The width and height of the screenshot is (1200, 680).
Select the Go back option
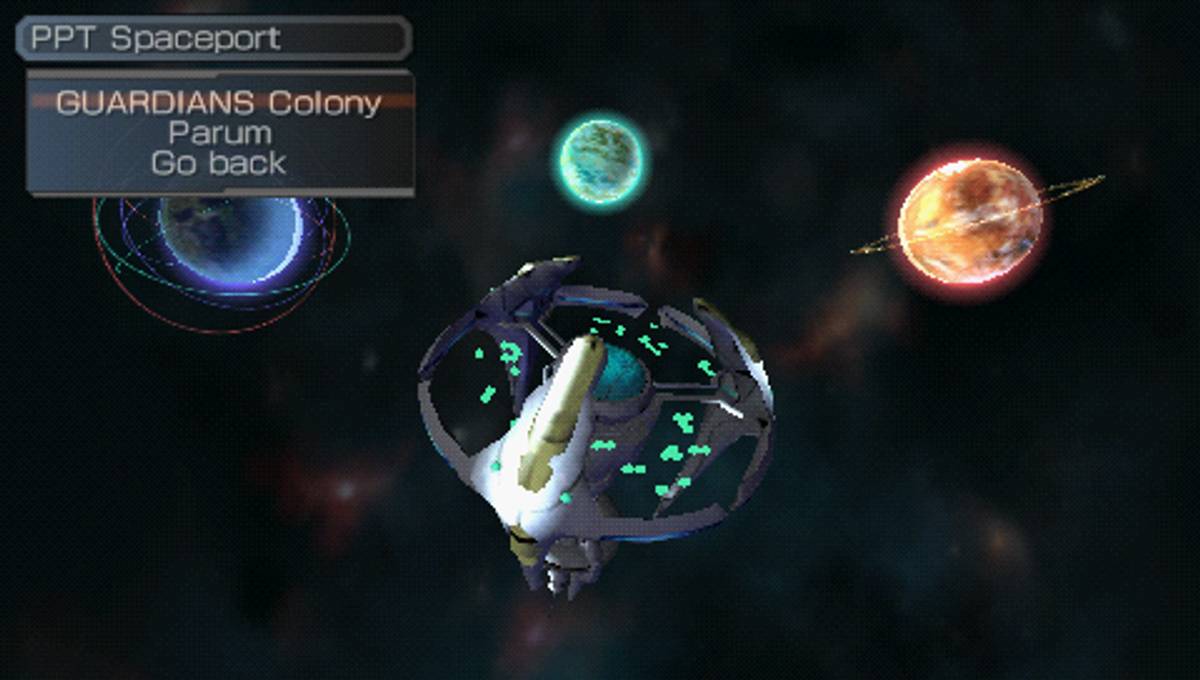(219, 163)
